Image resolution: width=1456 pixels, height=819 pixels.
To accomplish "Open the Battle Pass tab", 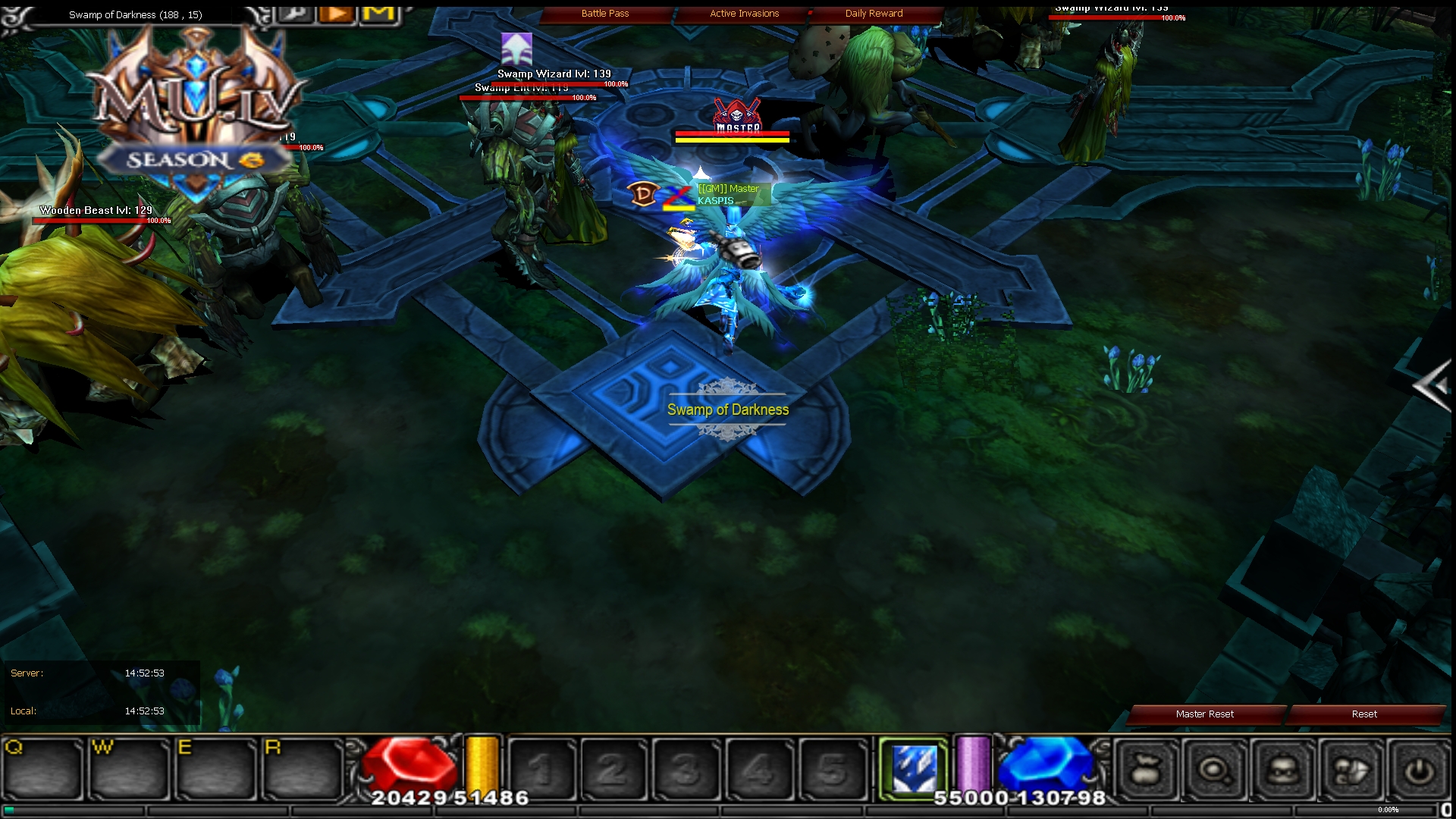I will pyautogui.click(x=604, y=13).
